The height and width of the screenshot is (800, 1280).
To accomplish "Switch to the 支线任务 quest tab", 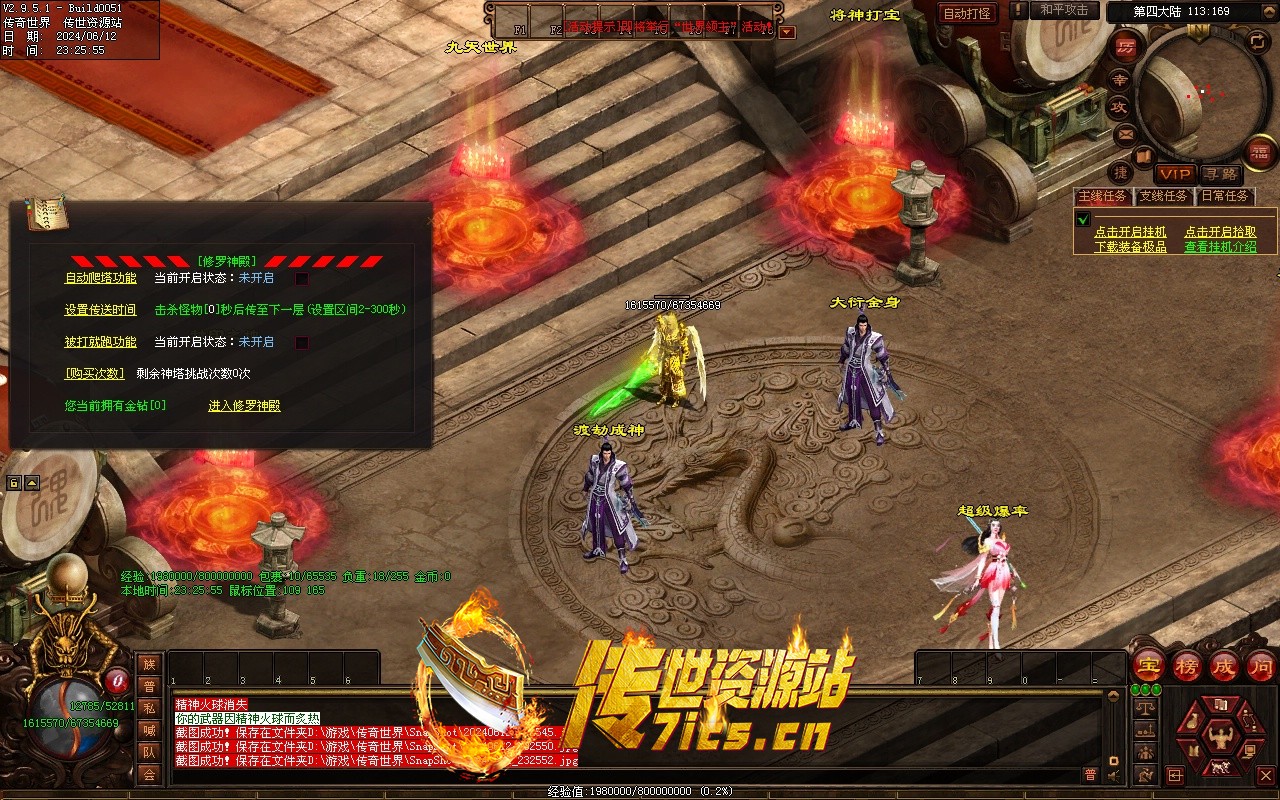I will [1163, 196].
